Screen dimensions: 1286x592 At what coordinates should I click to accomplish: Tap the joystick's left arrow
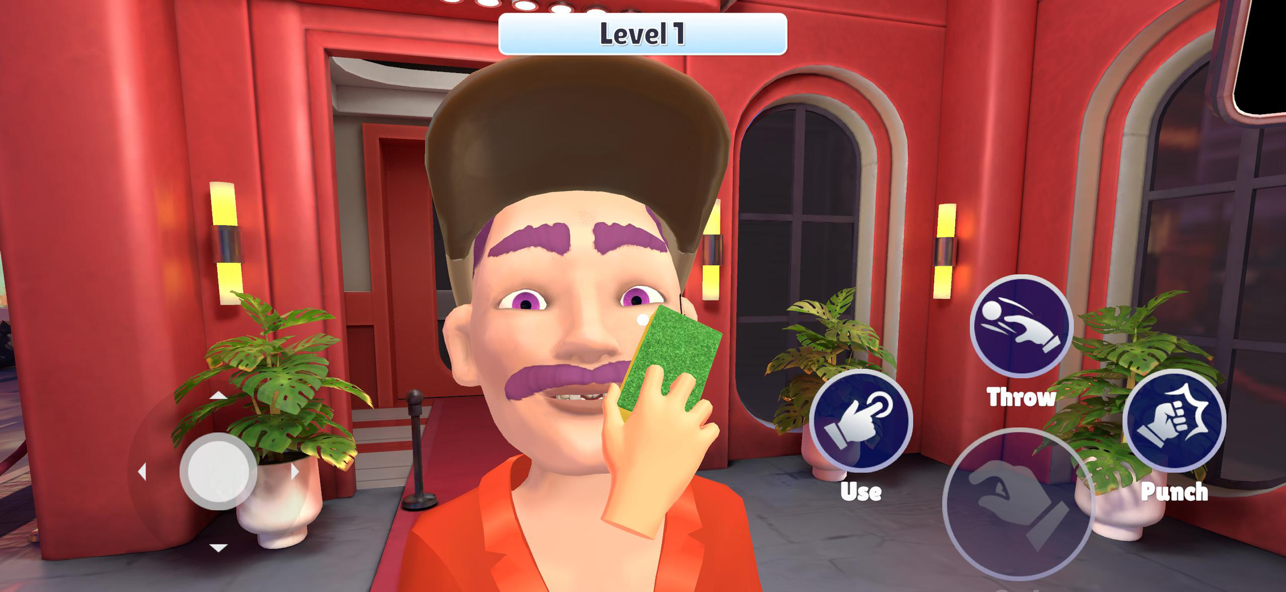(x=142, y=471)
